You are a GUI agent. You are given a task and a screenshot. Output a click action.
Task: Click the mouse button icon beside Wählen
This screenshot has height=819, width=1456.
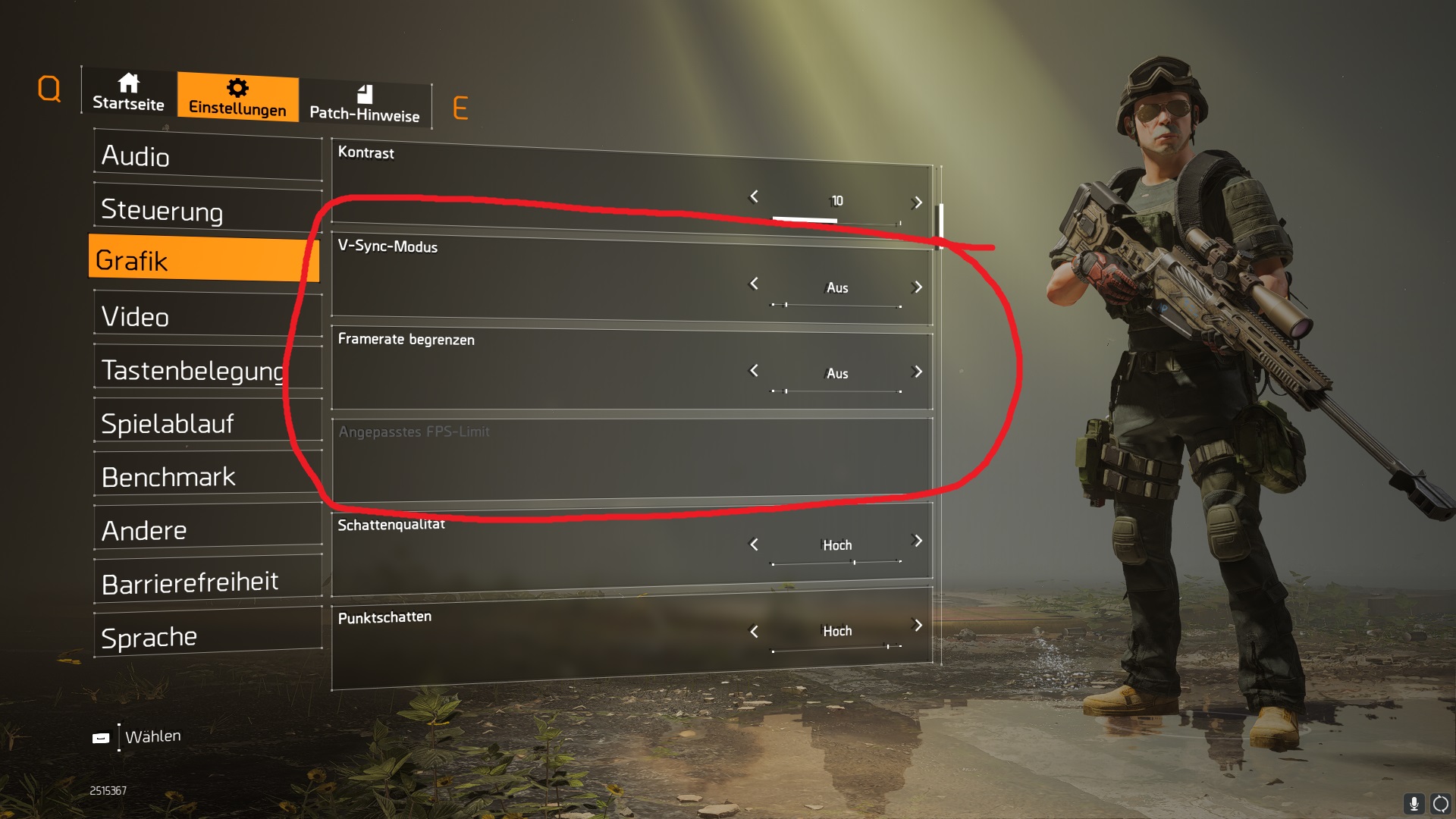(x=103, y=736)
